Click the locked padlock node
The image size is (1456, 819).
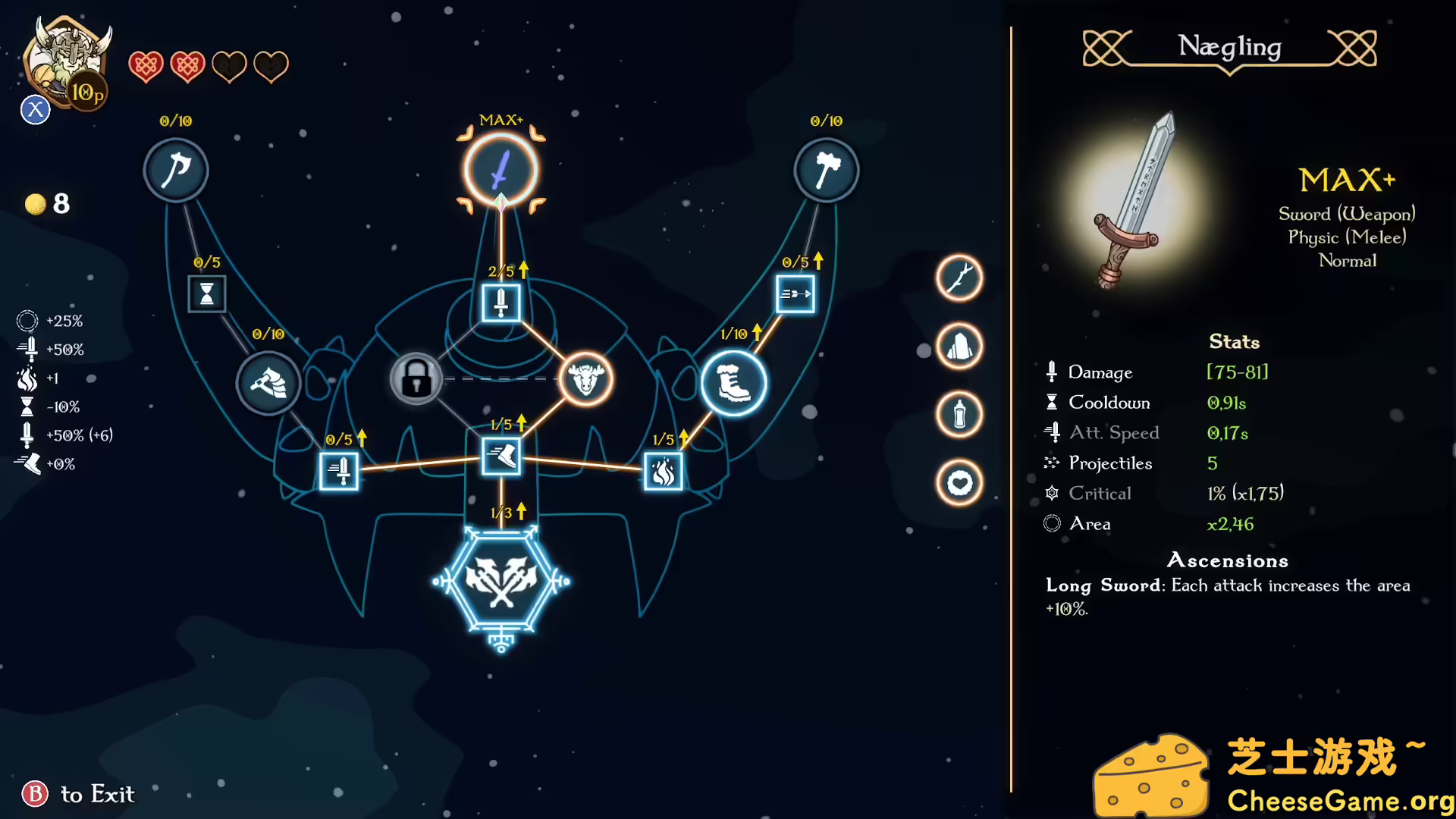click(x=416, y=378)
